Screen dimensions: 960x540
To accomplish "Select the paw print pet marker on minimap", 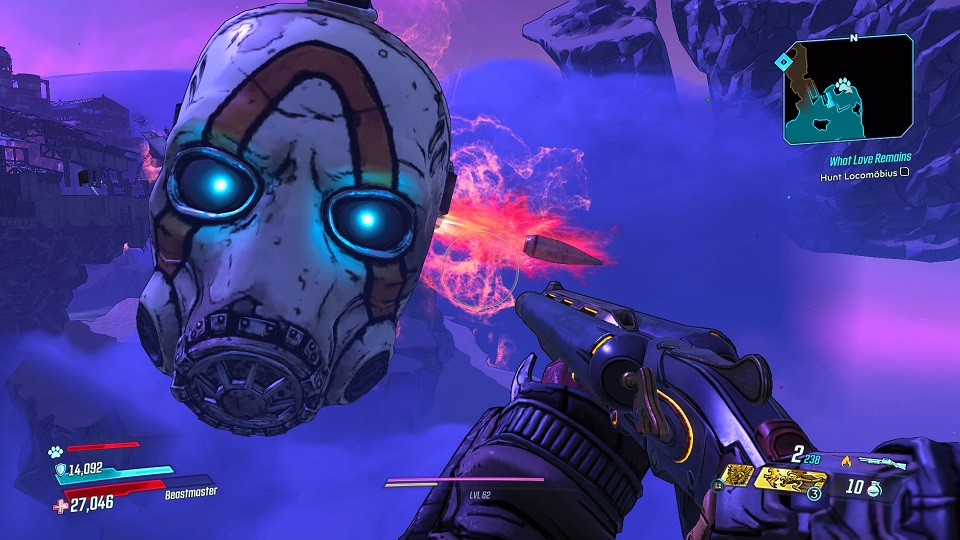I will pyautogui.click(x=845, y=86).
